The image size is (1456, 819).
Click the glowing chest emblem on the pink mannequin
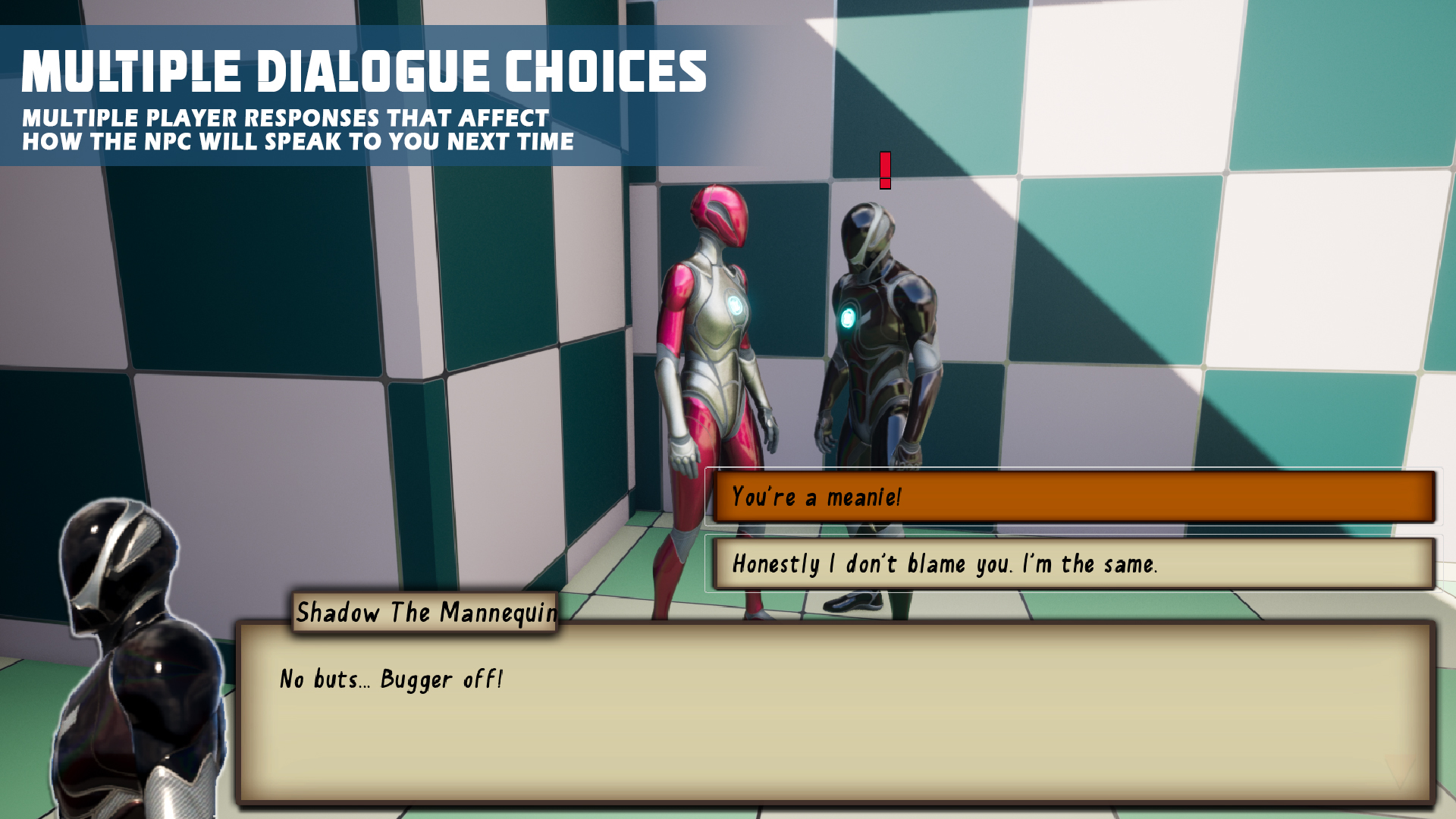click(736, 306)
